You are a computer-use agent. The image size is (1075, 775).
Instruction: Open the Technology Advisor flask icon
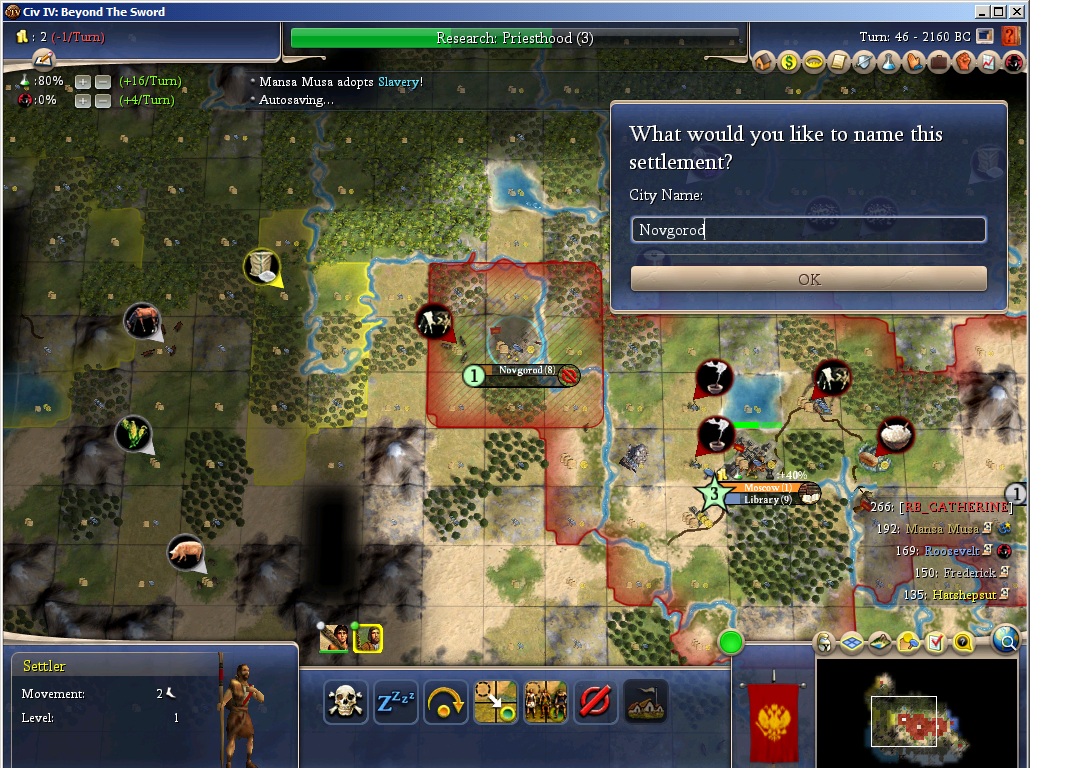point(889,63)
